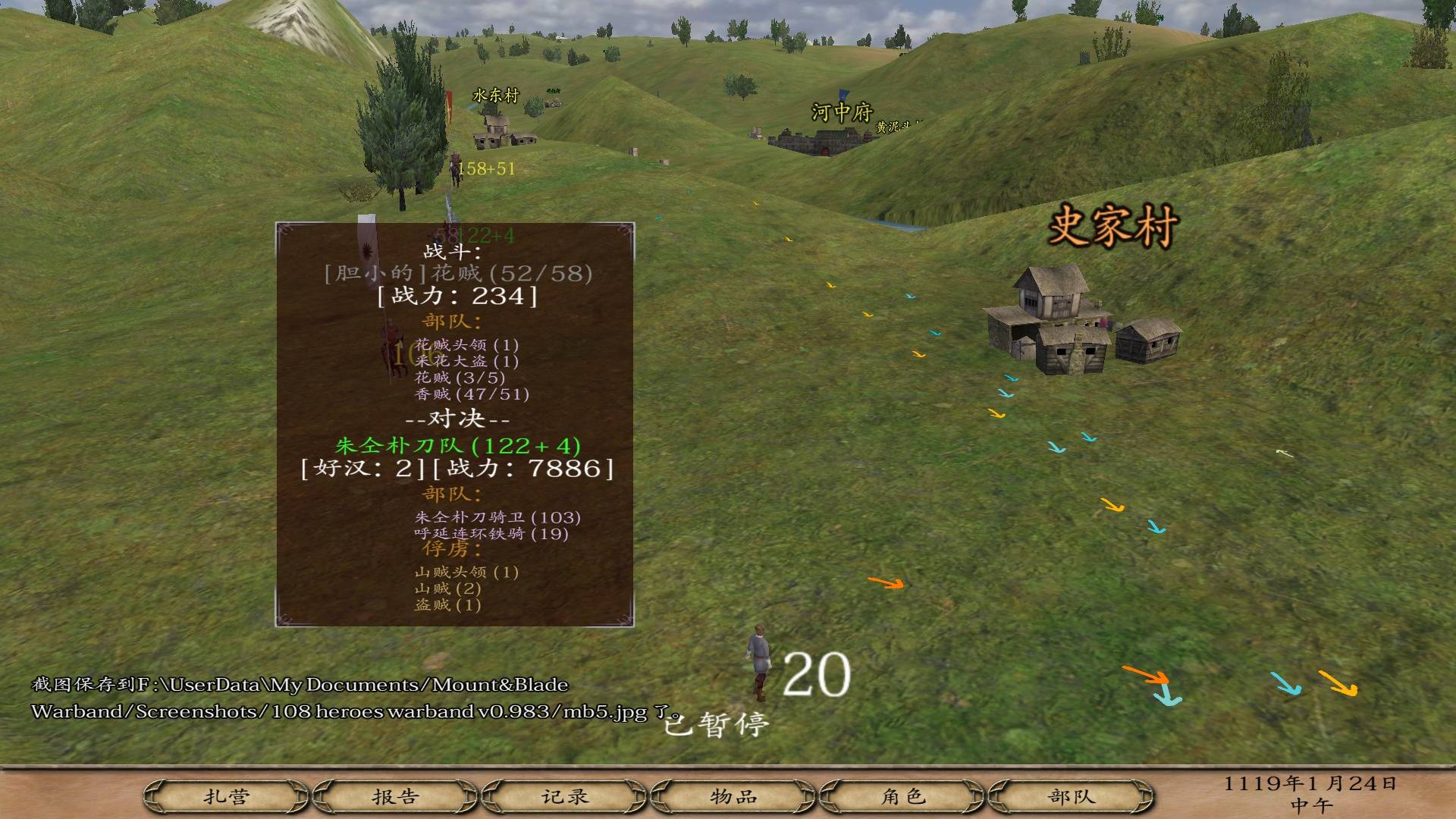Viewport: 1456px width, 819px height.
Task: Open the 部队 party screen
Action: point(1072,797)
